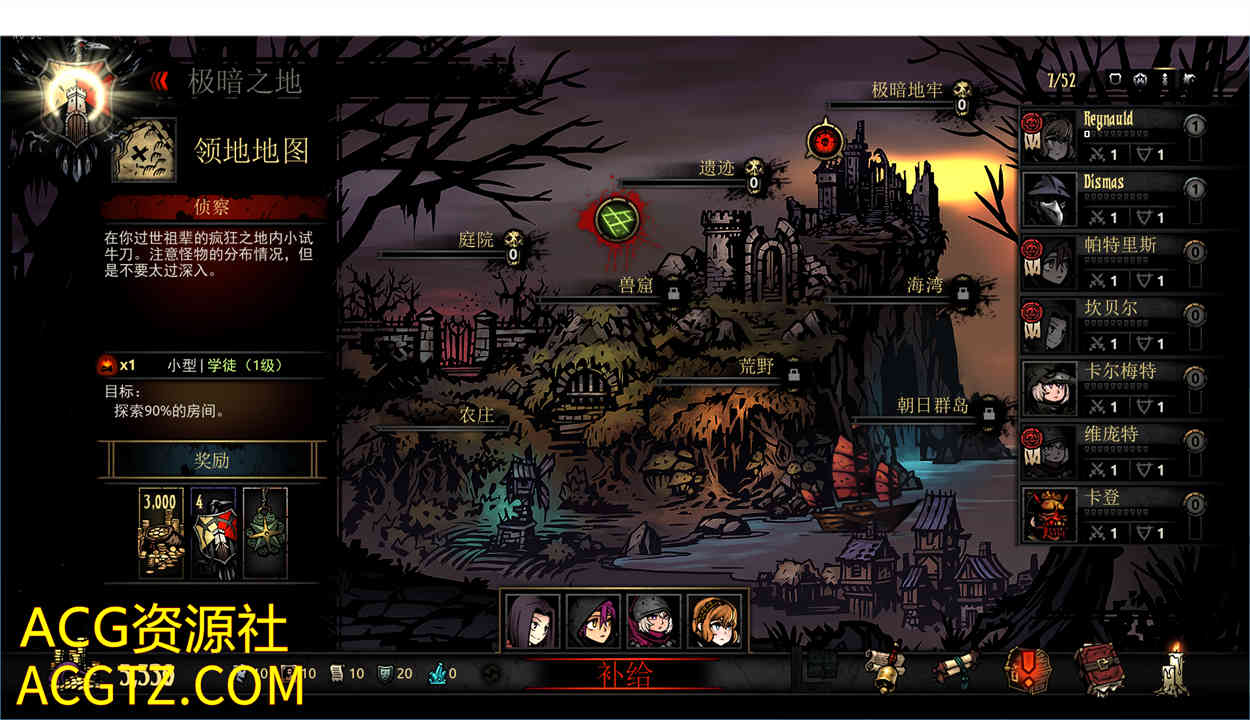1250x720 pixels.
Task: Select the green trinket reward icon
Action: [x=265, y=532]
